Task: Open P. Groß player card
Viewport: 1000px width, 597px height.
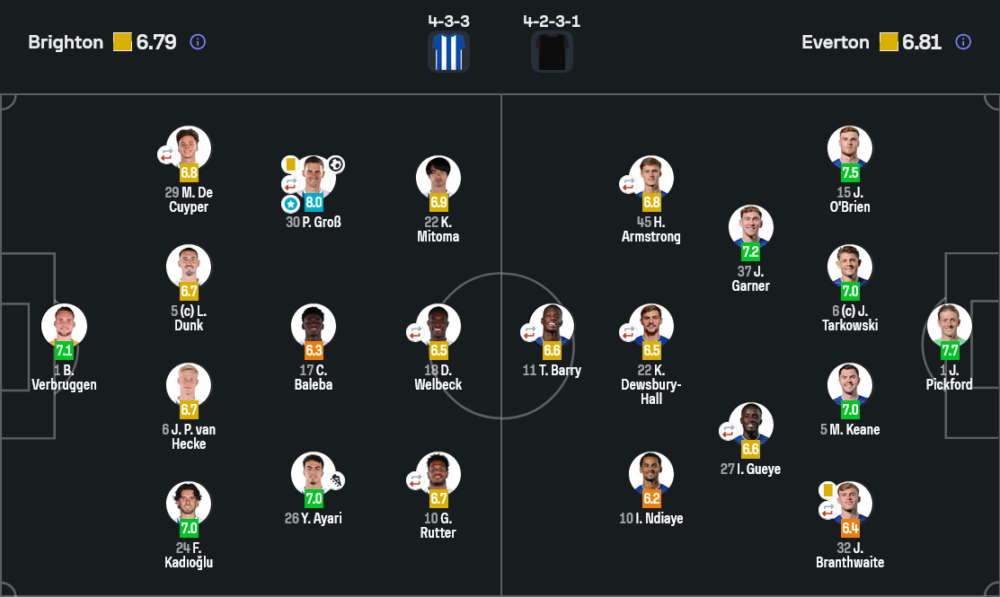Action: (x=314, y=178)
